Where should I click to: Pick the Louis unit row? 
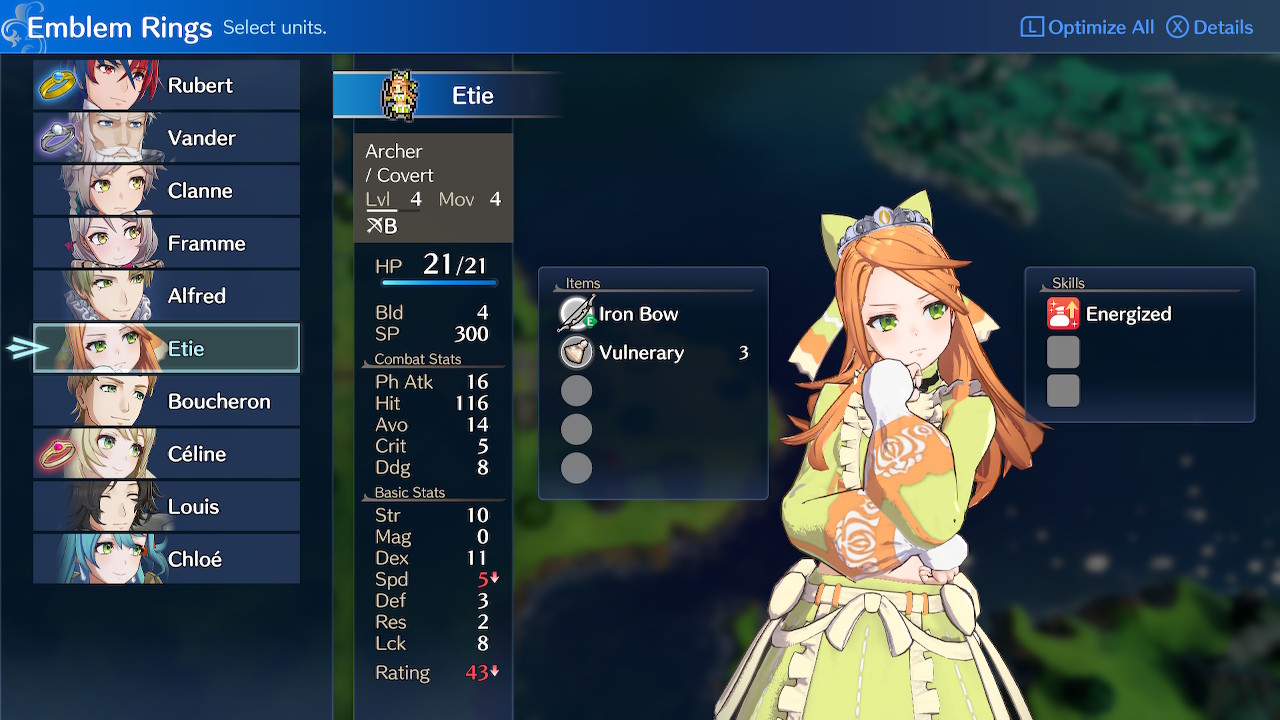click(166, 506)
